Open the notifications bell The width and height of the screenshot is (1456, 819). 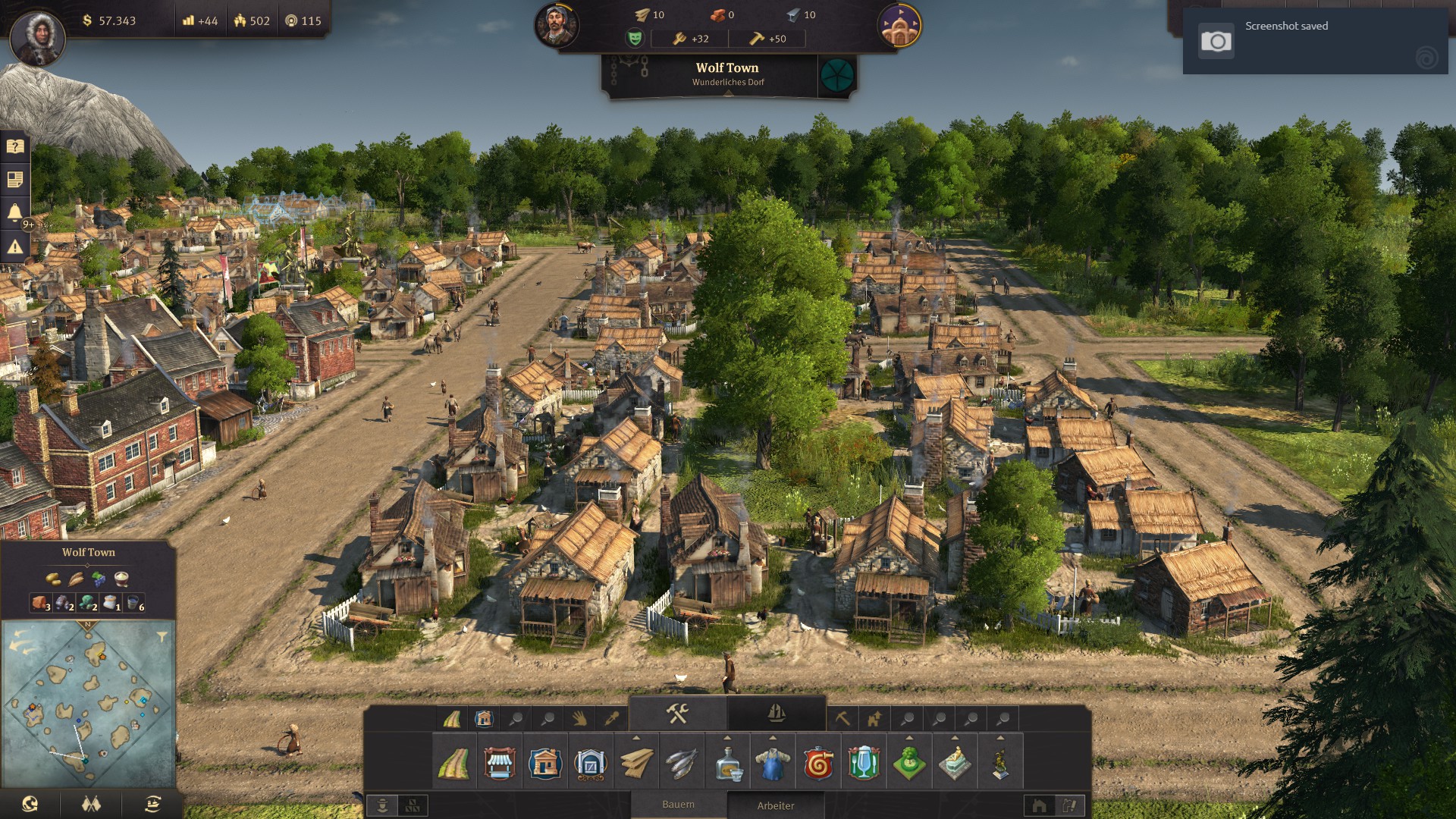pos(15,212)
